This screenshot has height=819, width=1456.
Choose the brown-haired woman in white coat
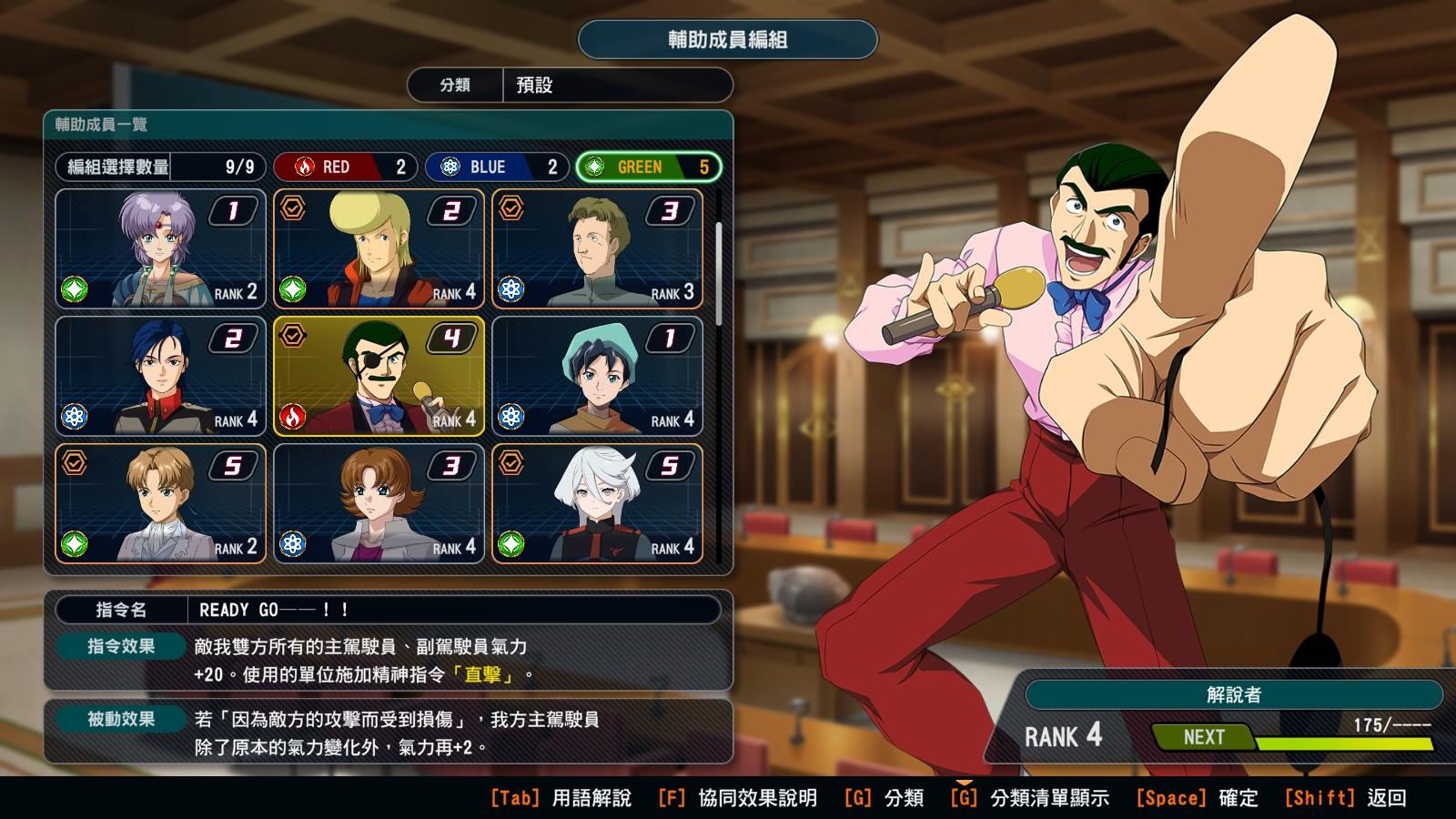(379, 504)
